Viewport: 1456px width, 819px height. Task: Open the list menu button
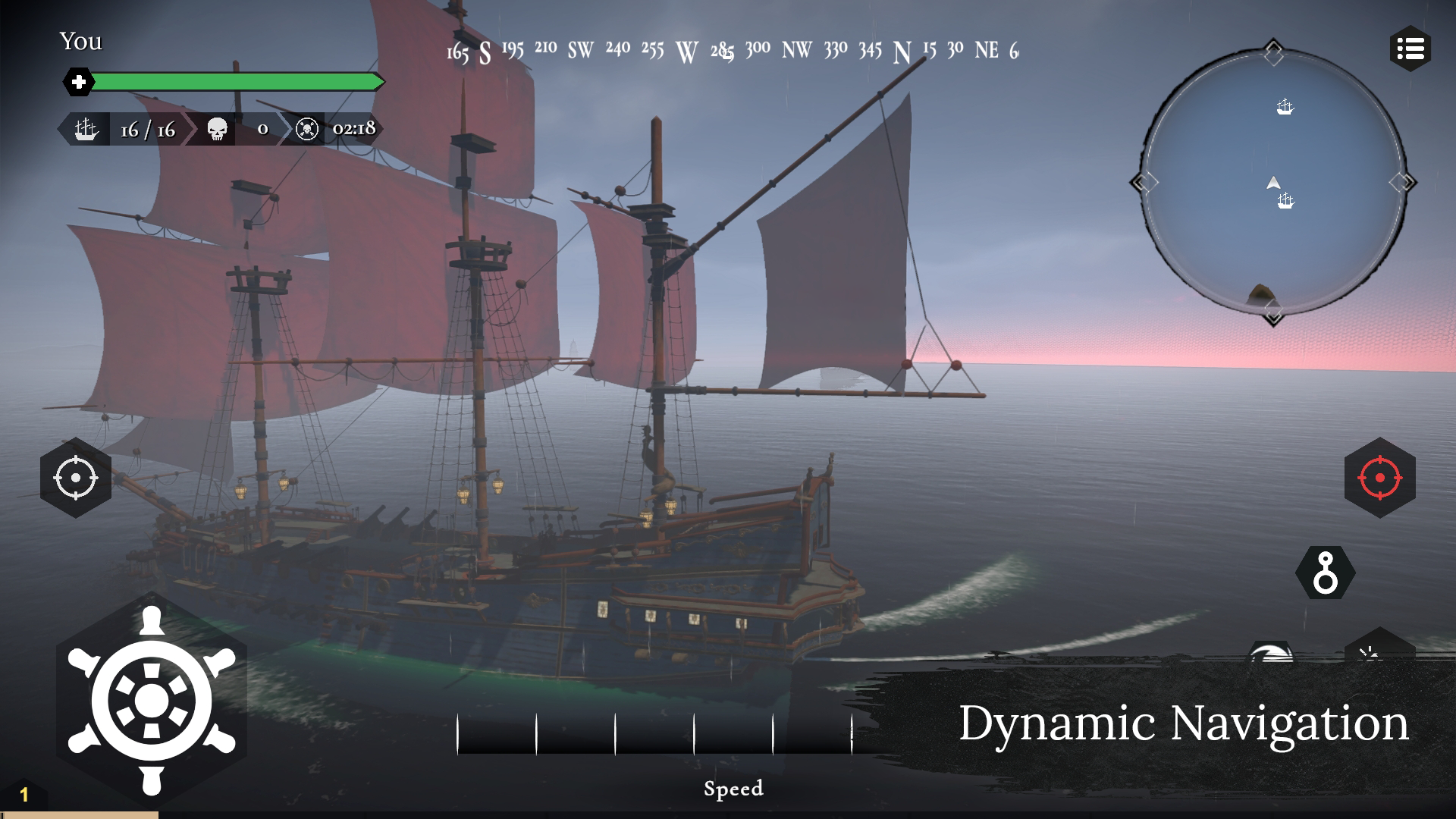(x=1410, y=50)
